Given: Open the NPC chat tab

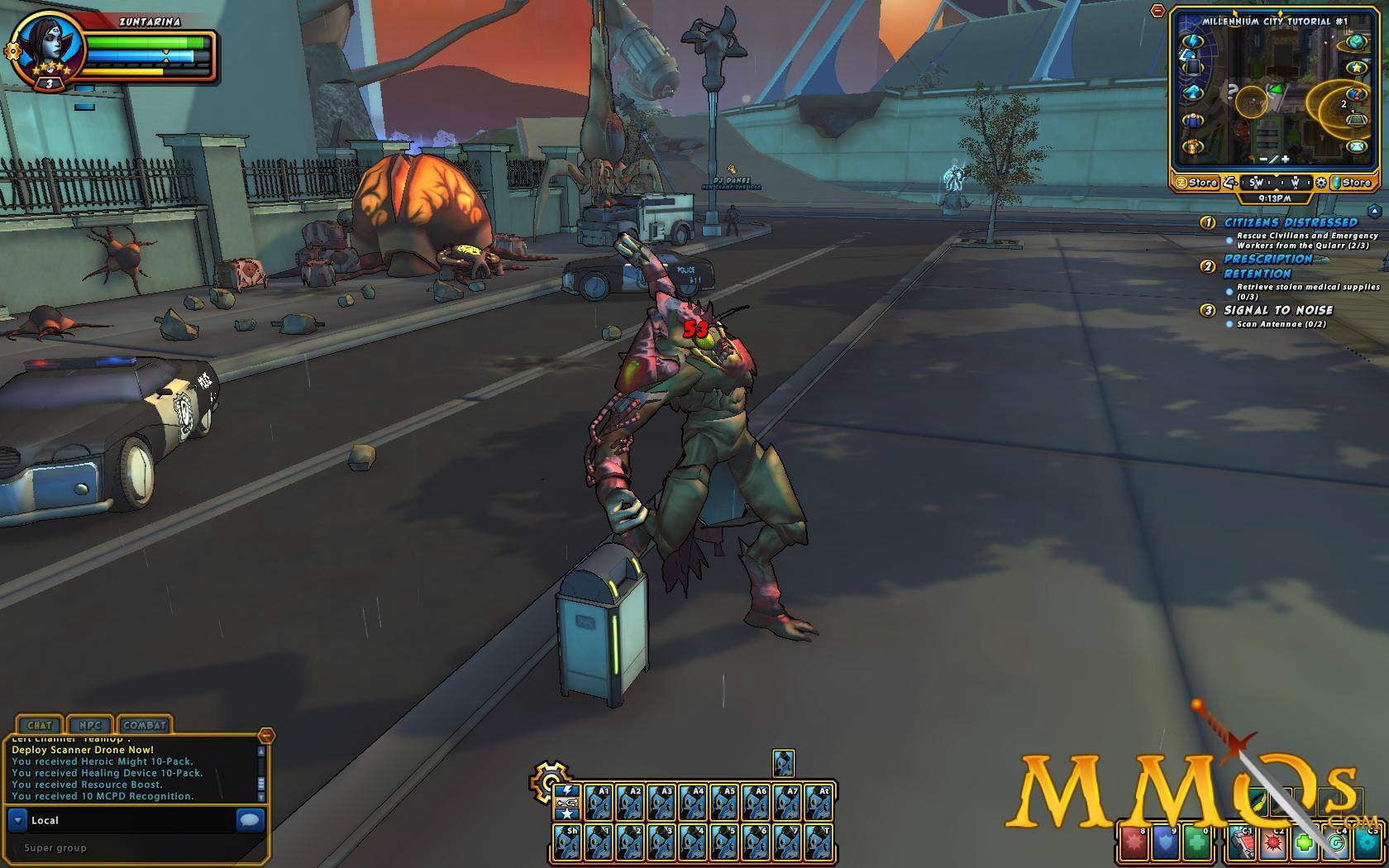Looking at the screenshot, I should (x=90, y=725).
